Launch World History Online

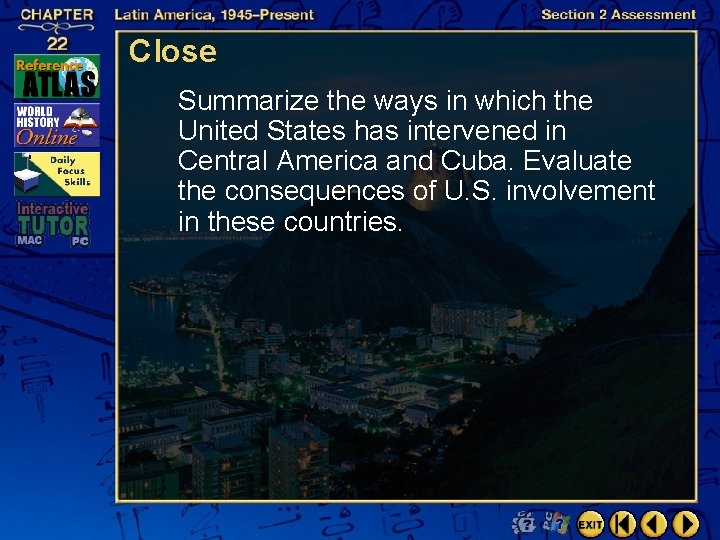click(x=56, y=124)
